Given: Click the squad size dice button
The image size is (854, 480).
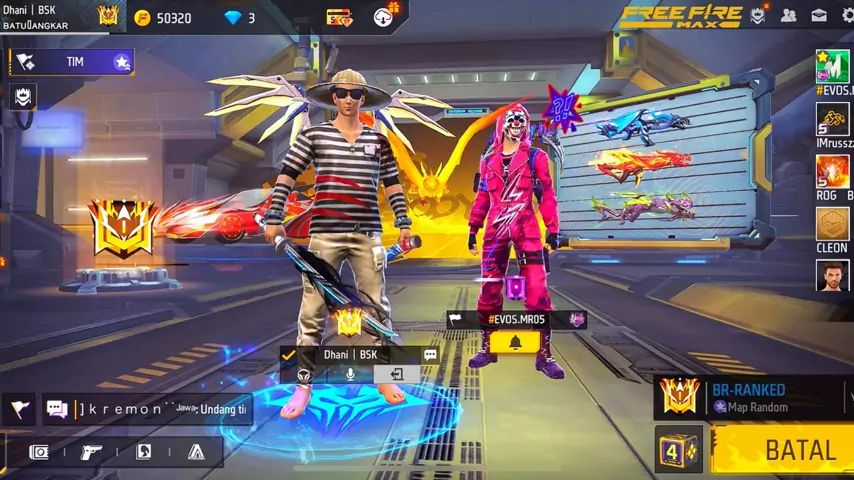Looking at the screenshot, I should [x=679, y=449].
